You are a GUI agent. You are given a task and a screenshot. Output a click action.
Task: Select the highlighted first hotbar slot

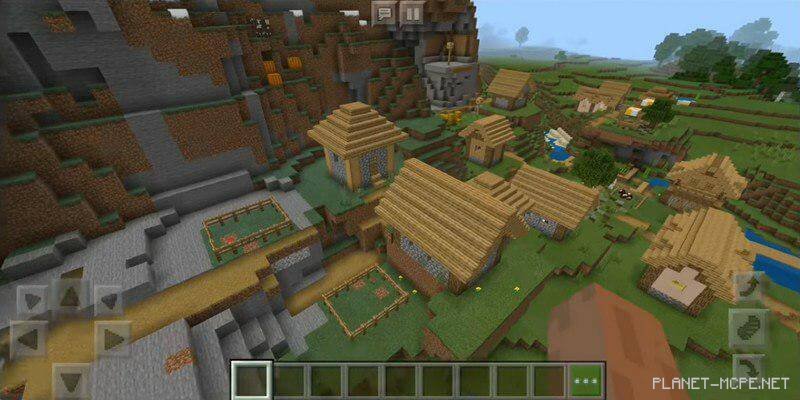click(x=251, y=381)
